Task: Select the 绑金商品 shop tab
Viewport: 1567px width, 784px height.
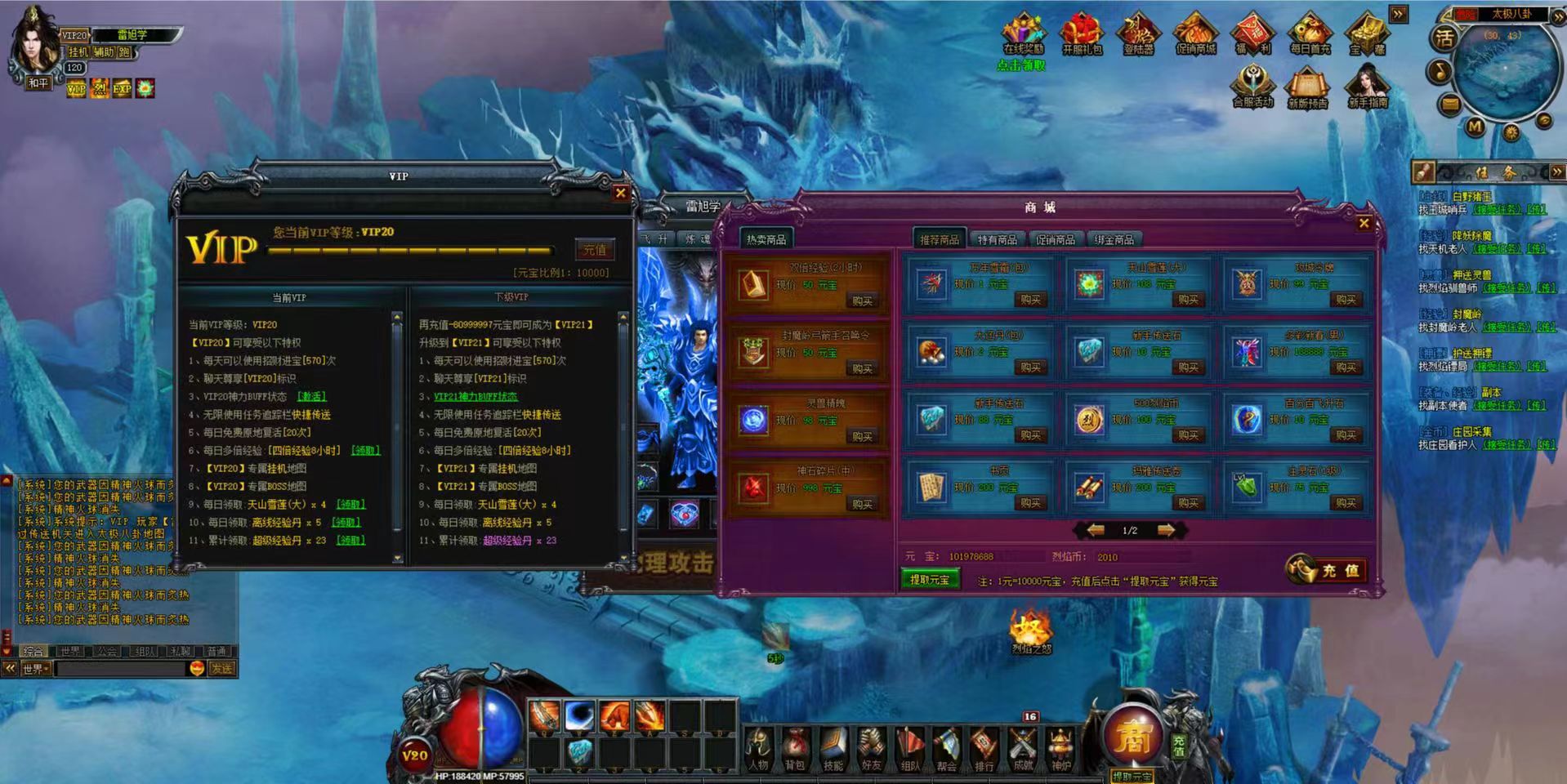Action: click(1114, 239)
